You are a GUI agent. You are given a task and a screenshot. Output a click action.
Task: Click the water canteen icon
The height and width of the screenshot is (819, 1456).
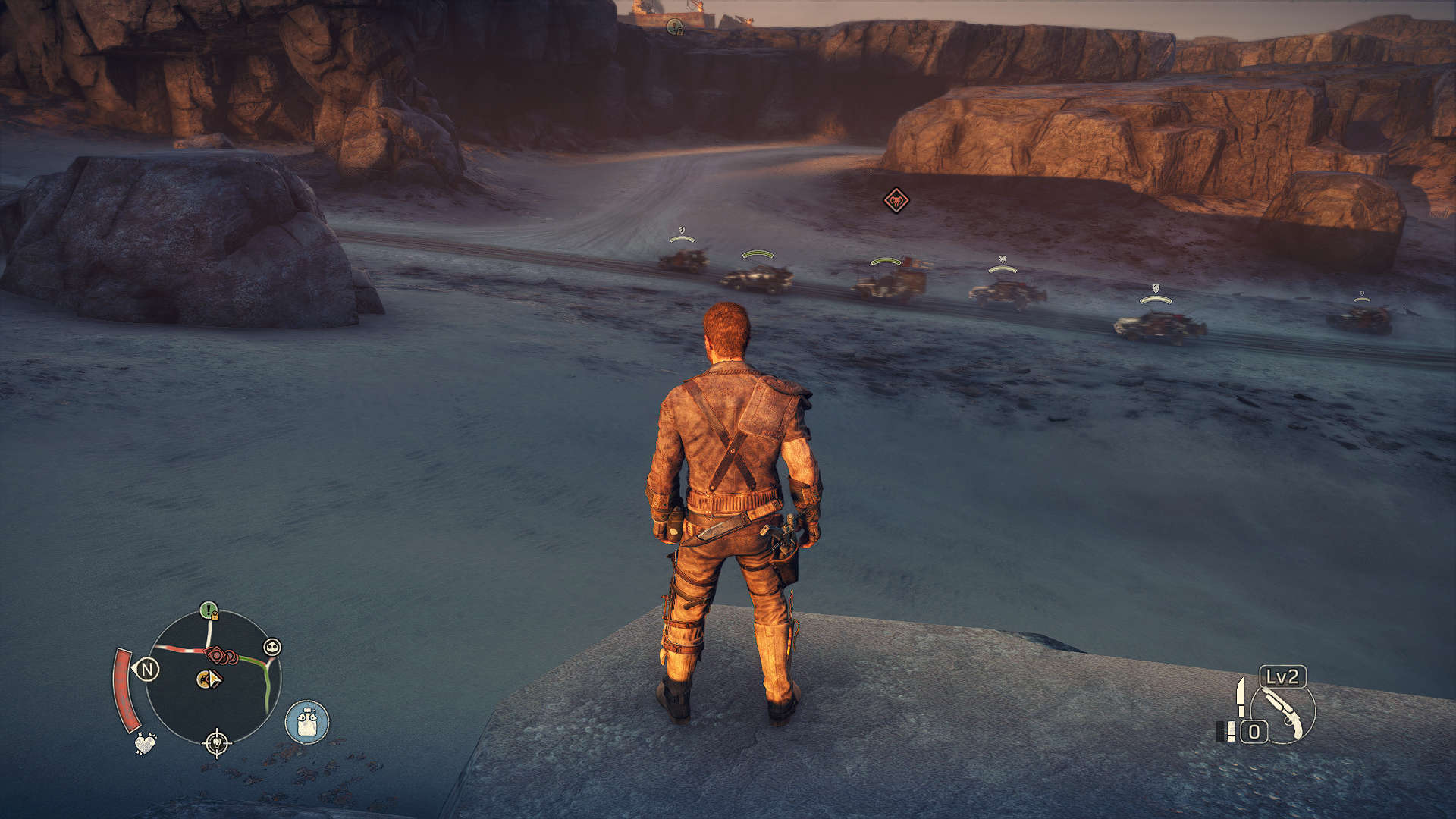(x=307, y=721)
